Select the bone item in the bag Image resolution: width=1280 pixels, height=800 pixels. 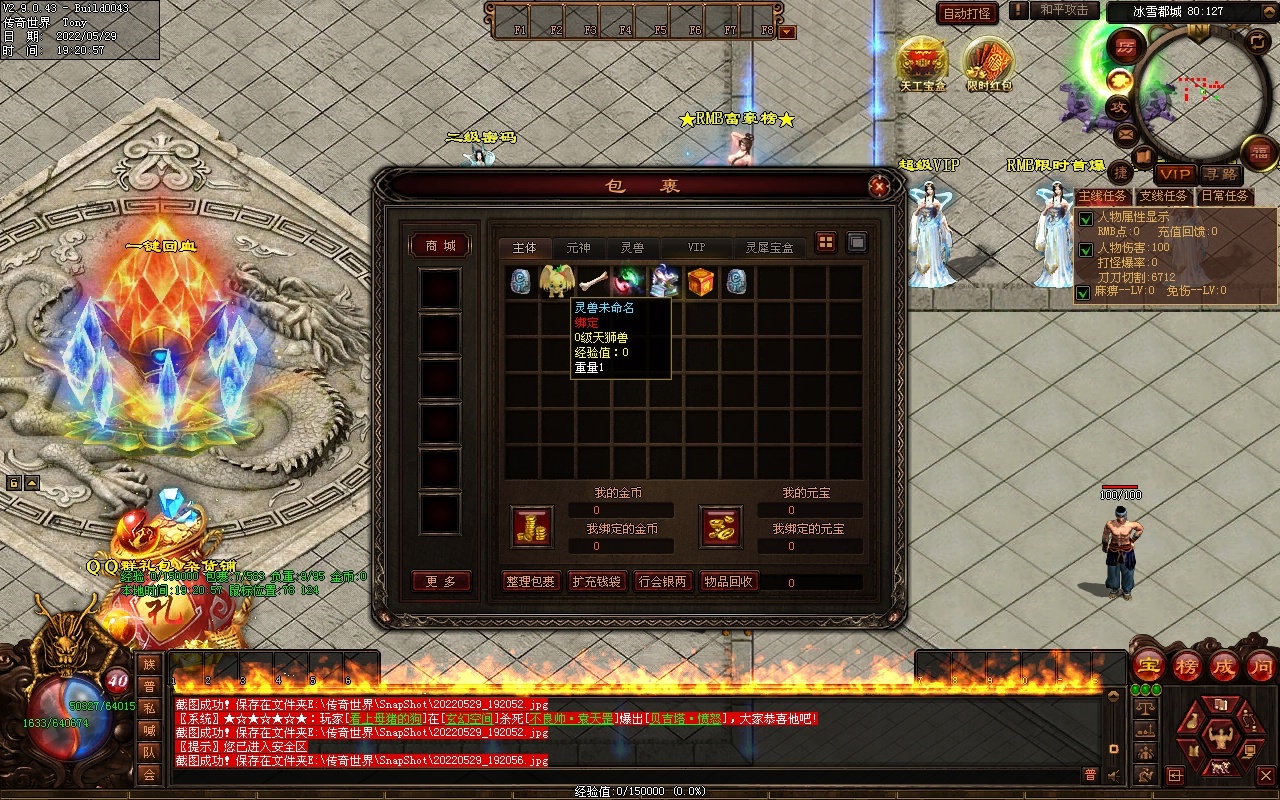[x=593, y=281]
